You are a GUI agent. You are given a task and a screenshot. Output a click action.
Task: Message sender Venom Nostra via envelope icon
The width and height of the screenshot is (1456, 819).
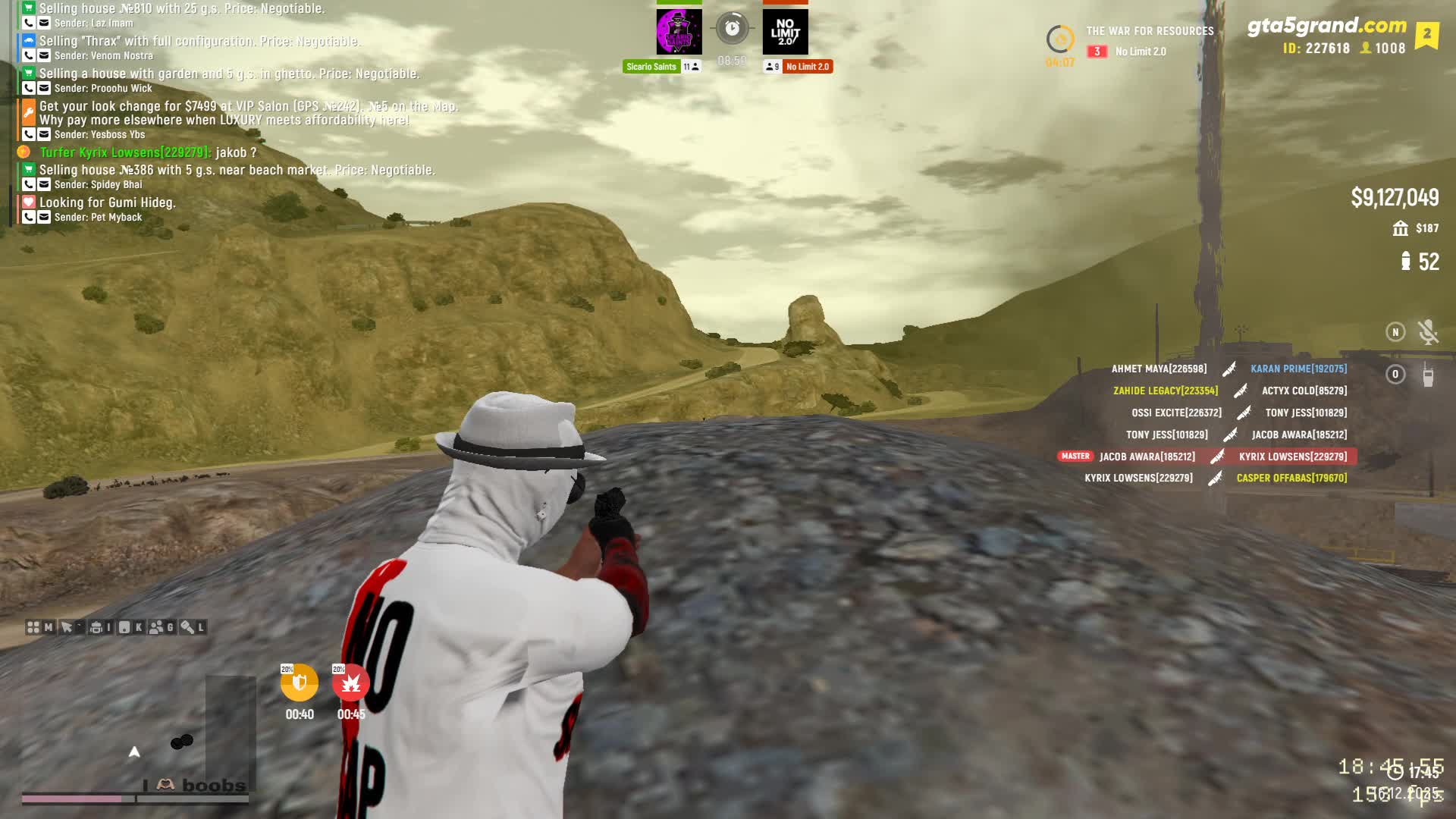[x=44, y=55]
